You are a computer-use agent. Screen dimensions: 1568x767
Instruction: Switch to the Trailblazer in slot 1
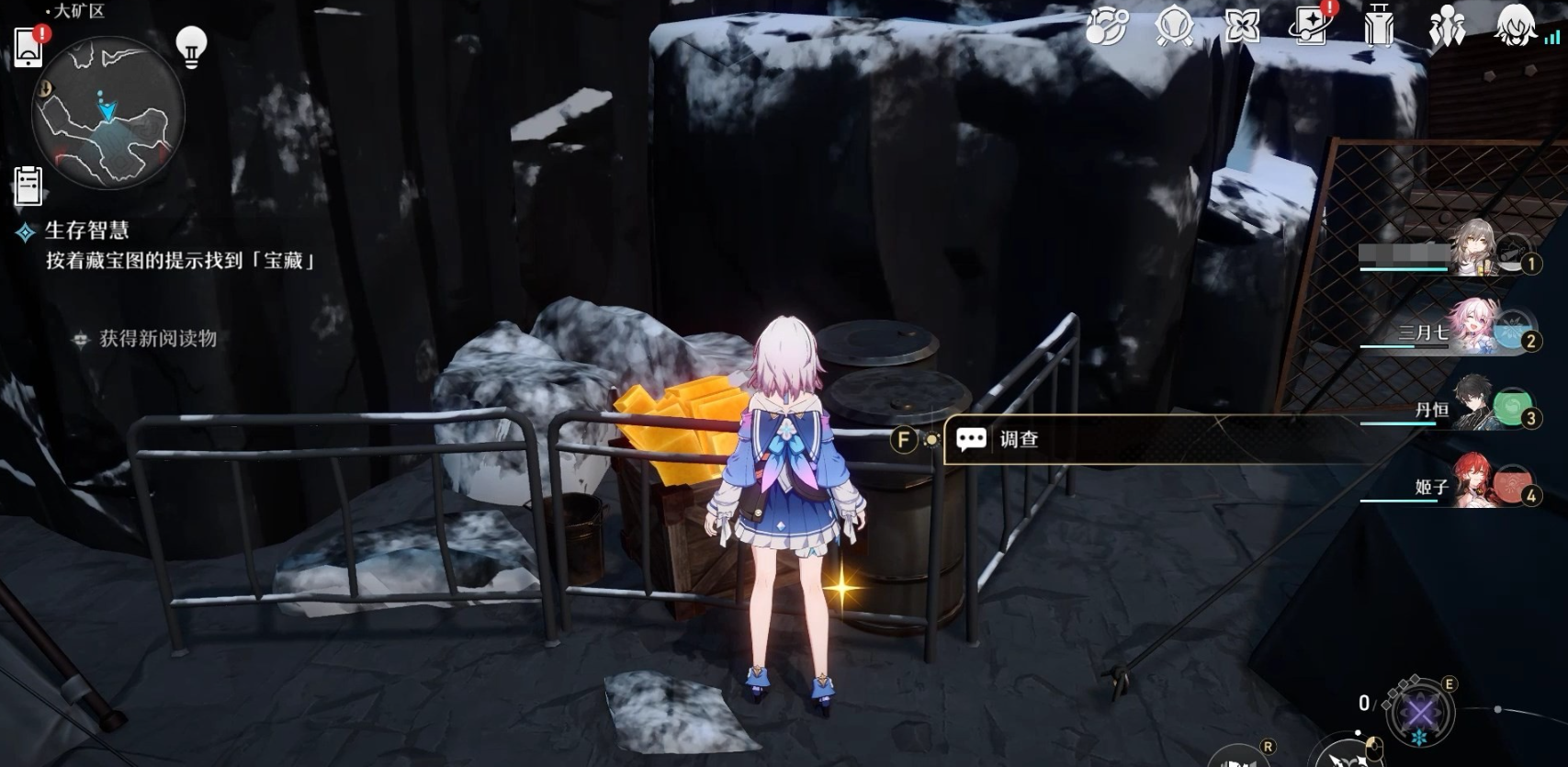point(1475,250)
